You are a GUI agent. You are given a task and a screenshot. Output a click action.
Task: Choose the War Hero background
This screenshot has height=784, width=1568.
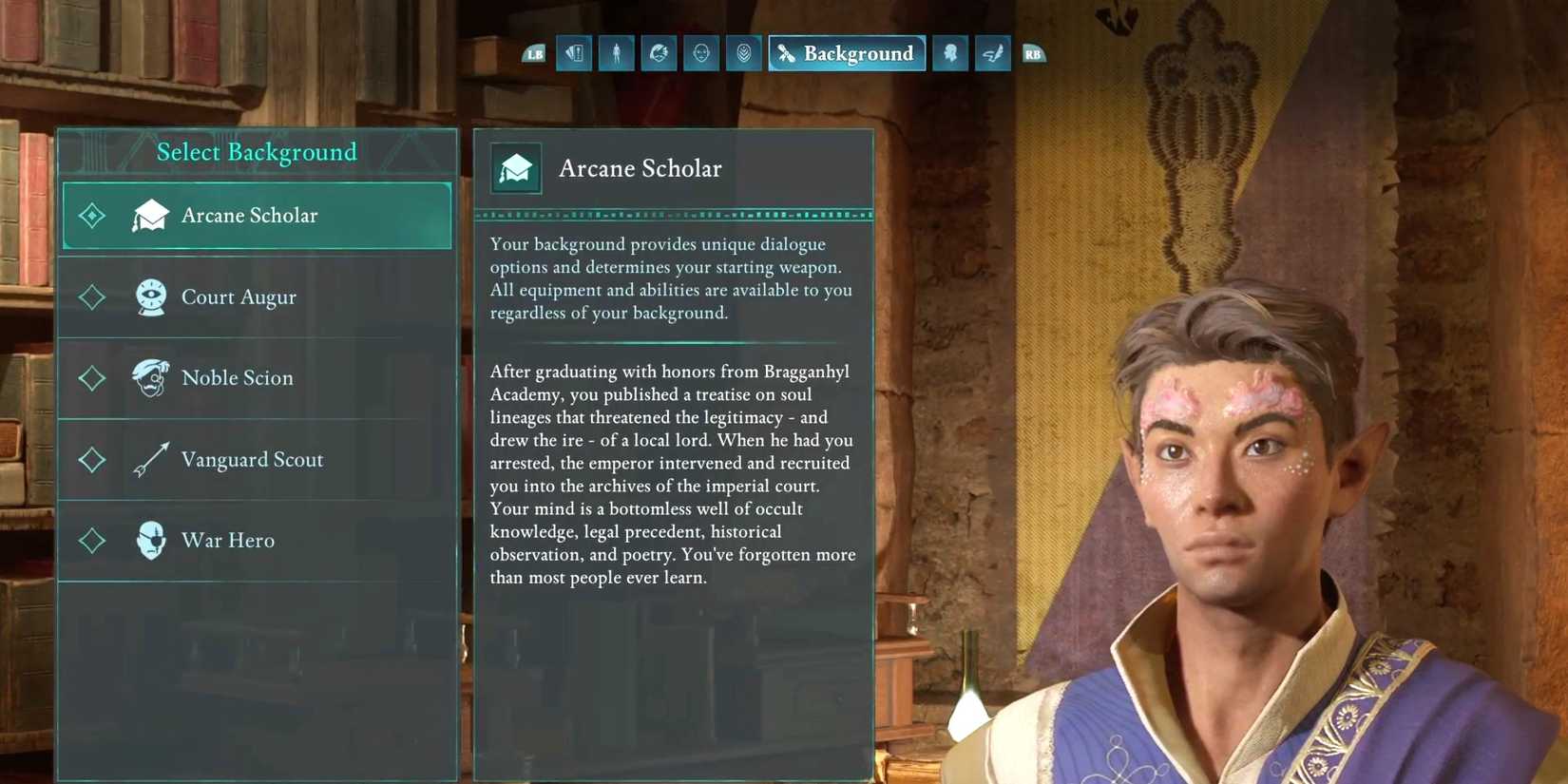tap(257, 541)
